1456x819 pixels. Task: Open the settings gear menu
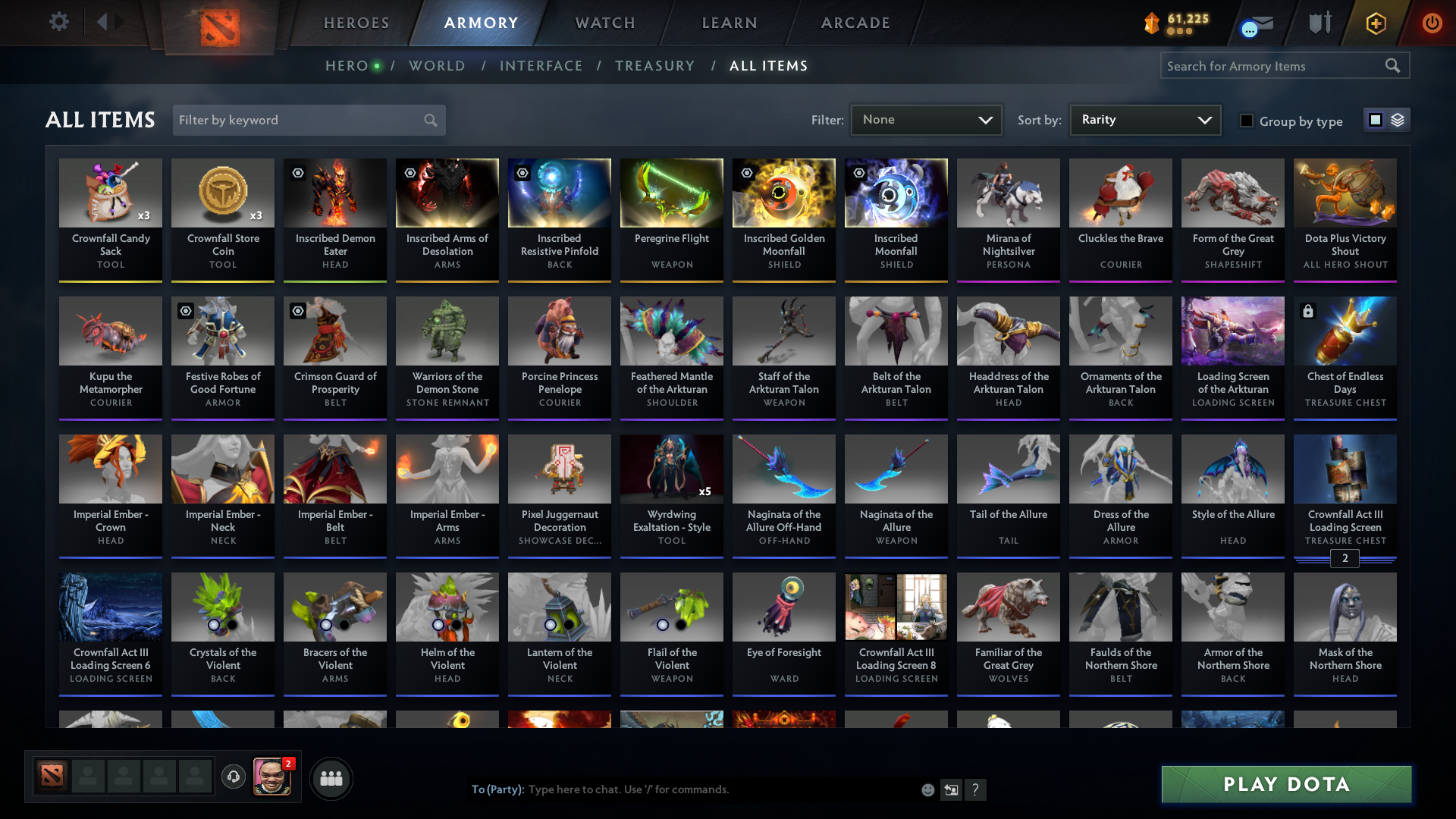pos(59,22)
